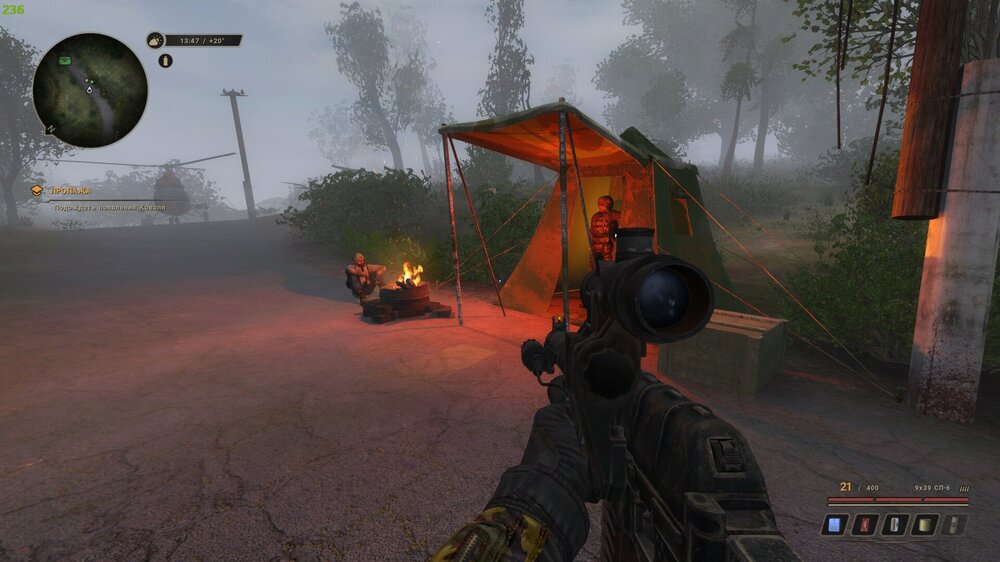Click the fire mode indicator beside ammo type
Image resolution: width=1000 pixels, height=562 pixels.
(x=964, y=487)
